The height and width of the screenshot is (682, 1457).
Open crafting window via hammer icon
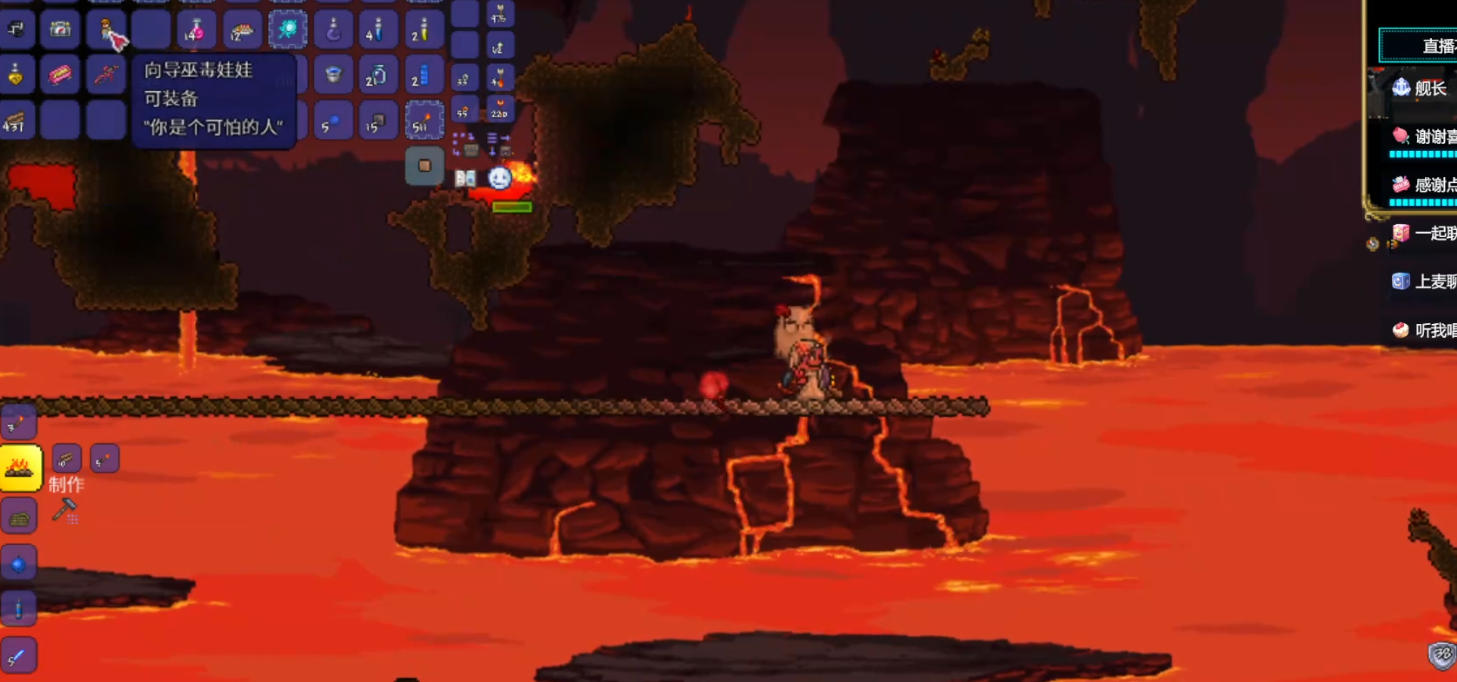click(65, 511)
